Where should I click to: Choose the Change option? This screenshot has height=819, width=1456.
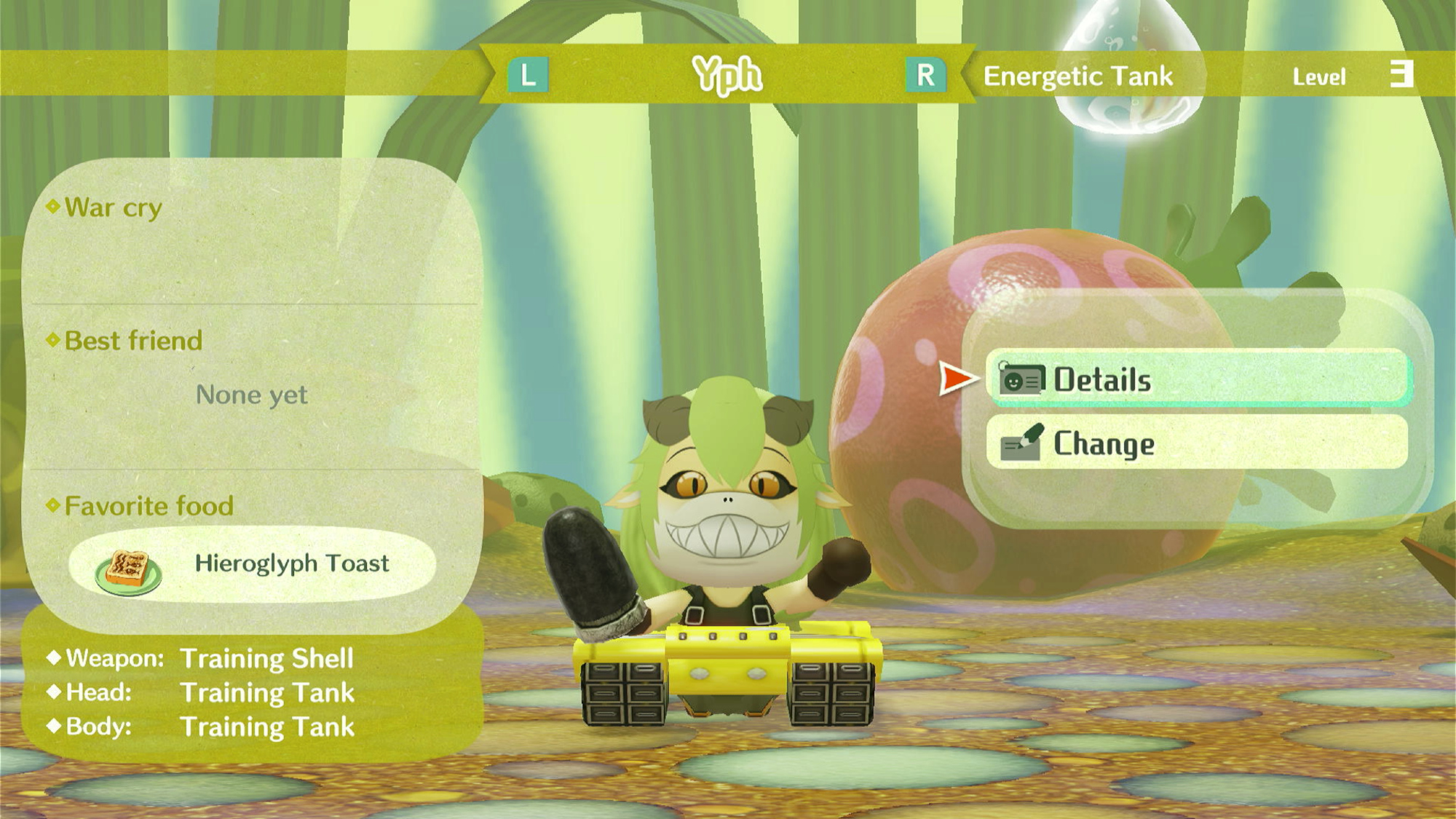[x=1197, y=443]
